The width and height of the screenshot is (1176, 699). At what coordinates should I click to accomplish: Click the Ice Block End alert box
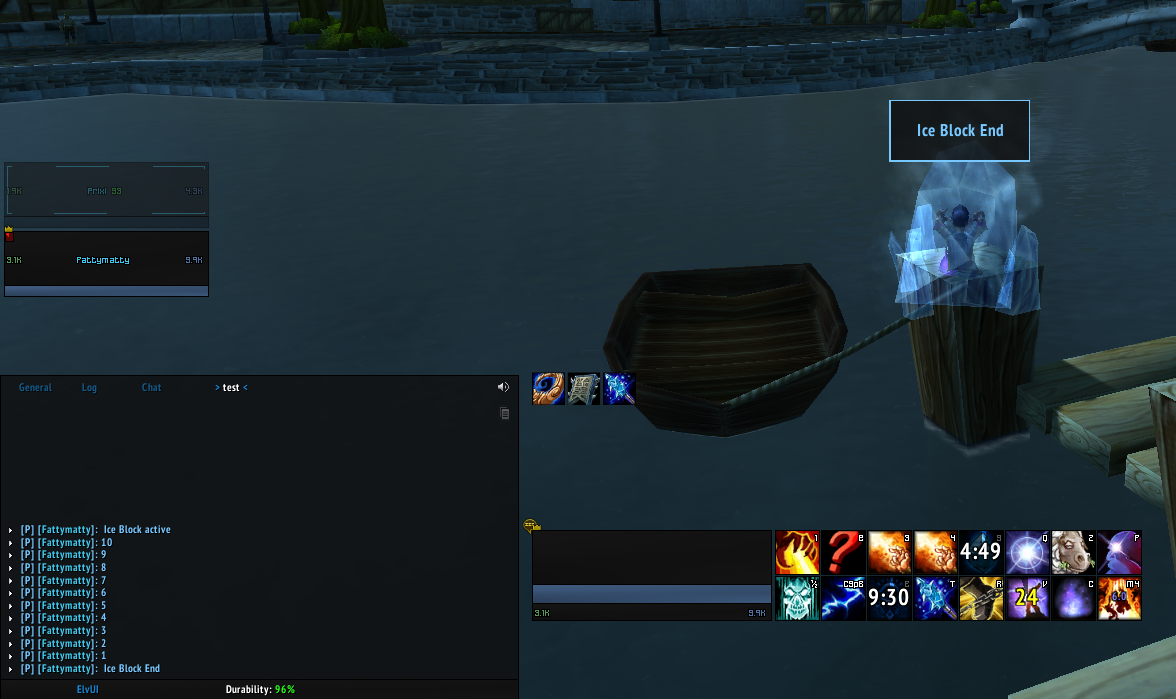959,131
